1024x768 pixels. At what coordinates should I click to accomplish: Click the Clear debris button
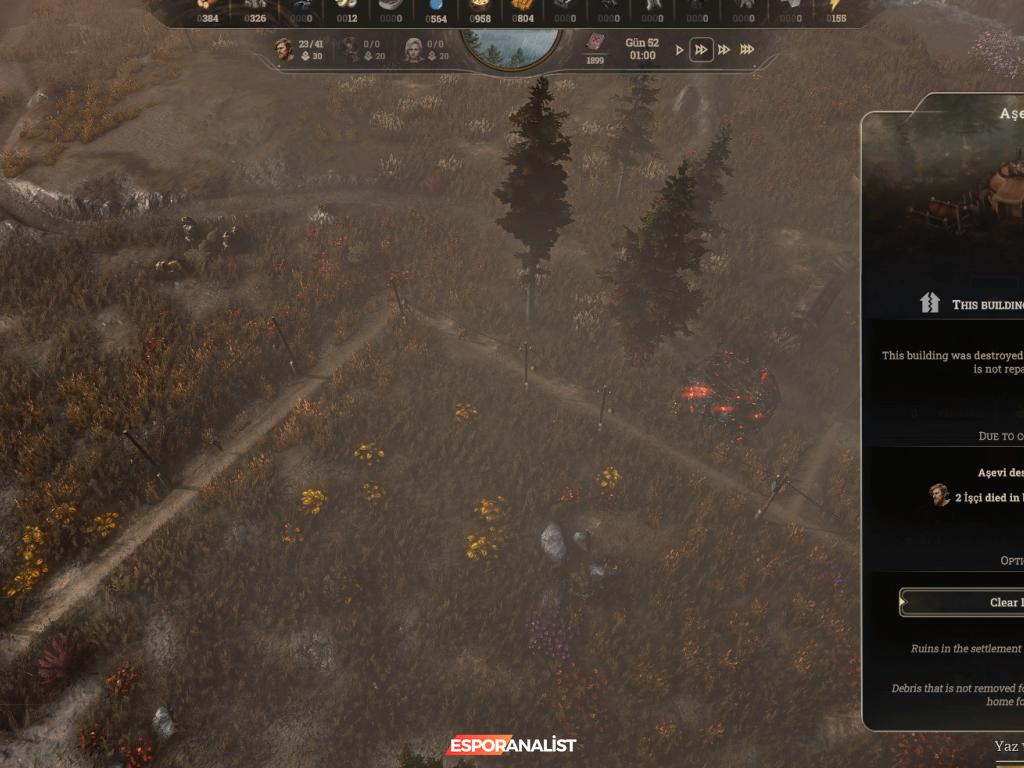962,602
